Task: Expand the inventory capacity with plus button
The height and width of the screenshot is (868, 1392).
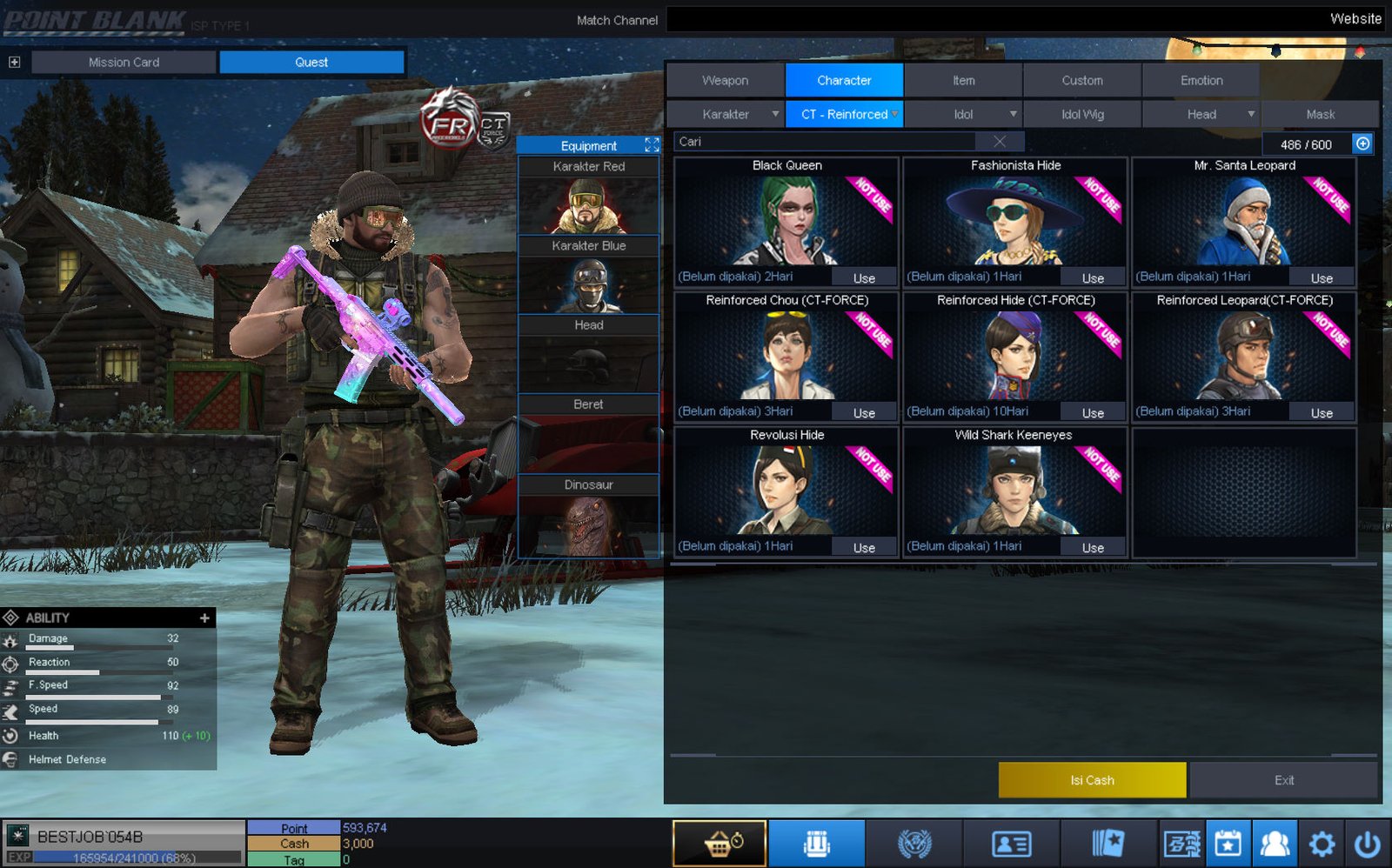Action: 1362,144
